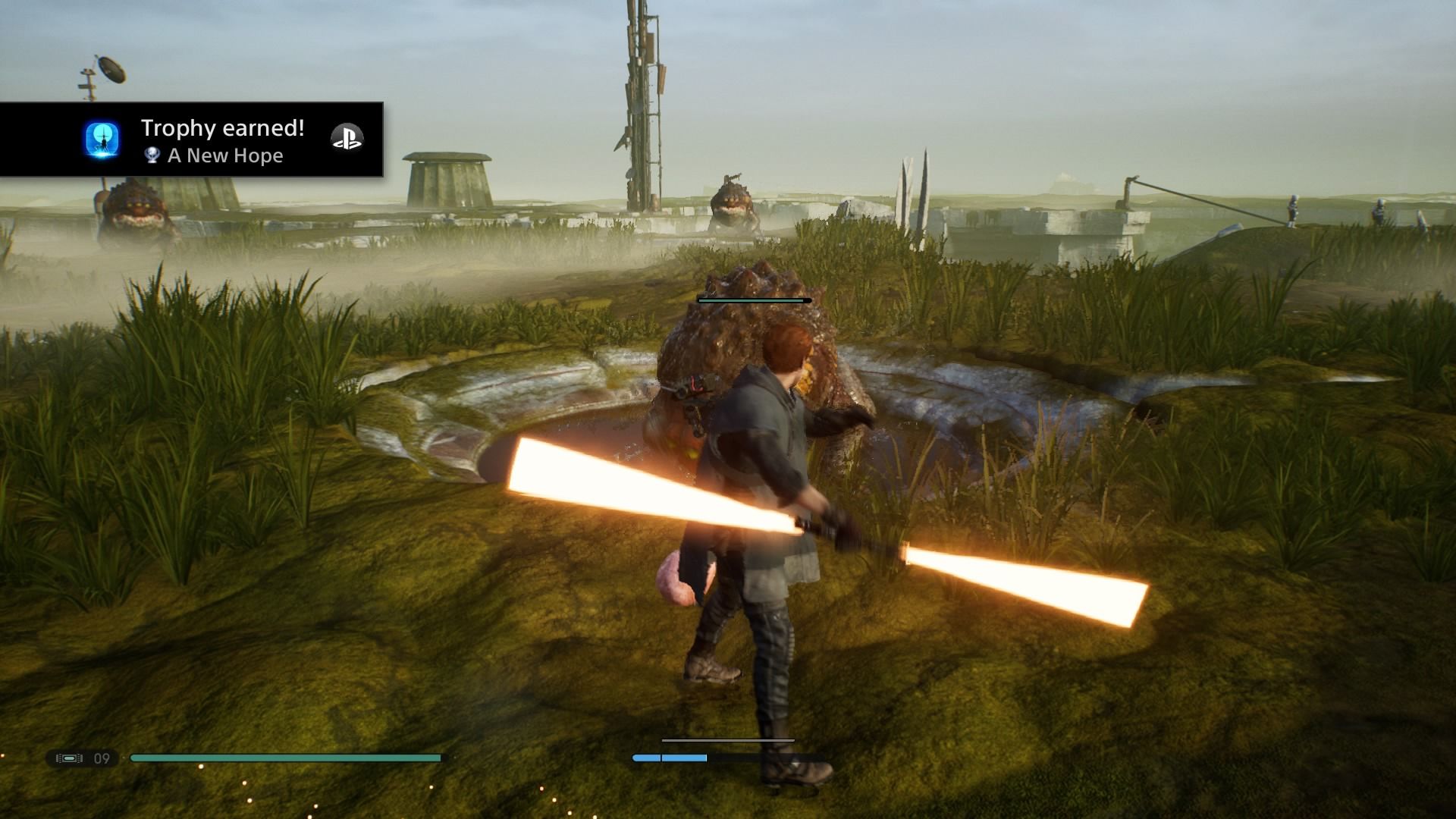Click the A New Hope trophy name text

pyautogui.click(x=226, y=156)
